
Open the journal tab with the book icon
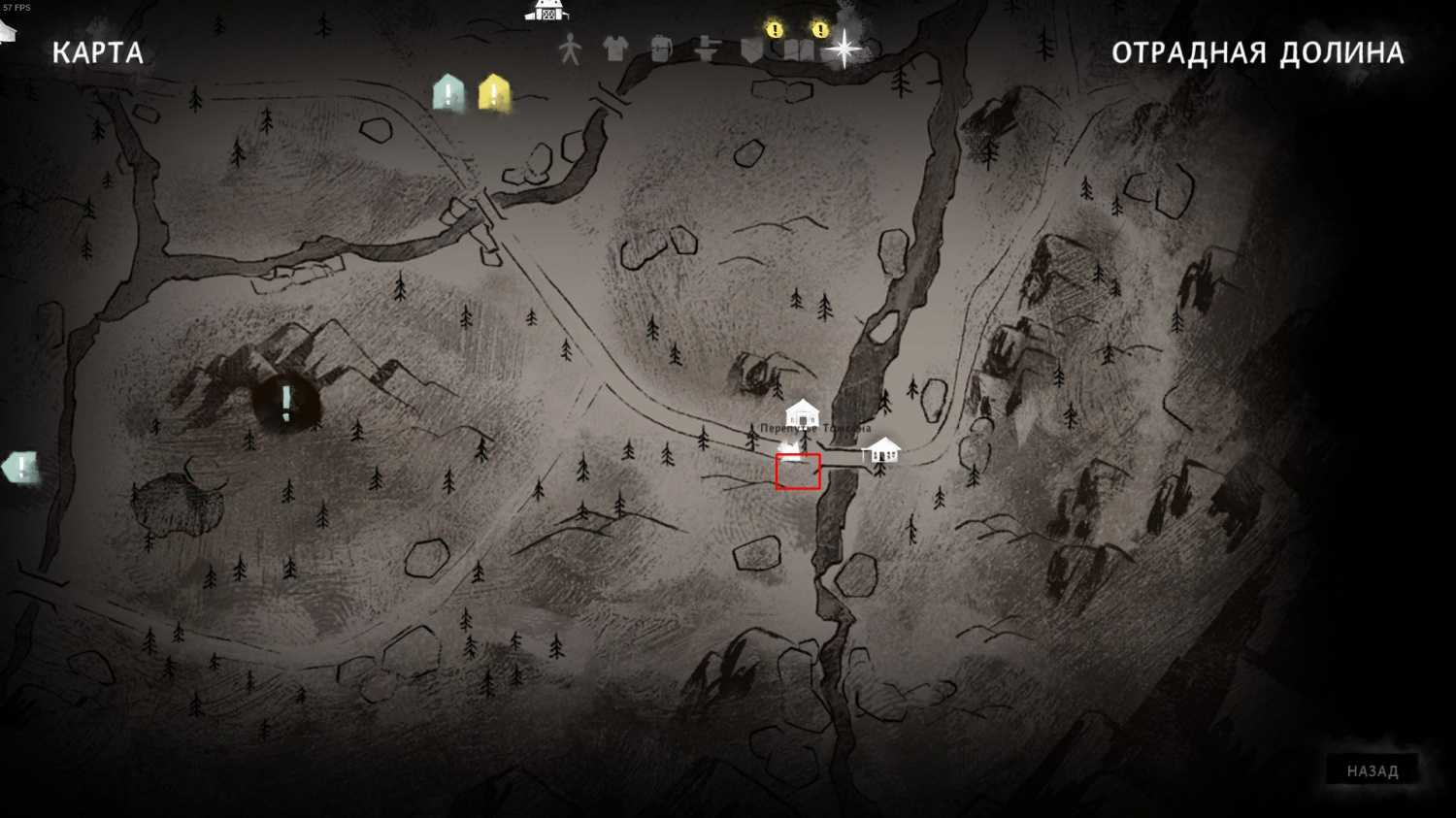coord(798,49)
